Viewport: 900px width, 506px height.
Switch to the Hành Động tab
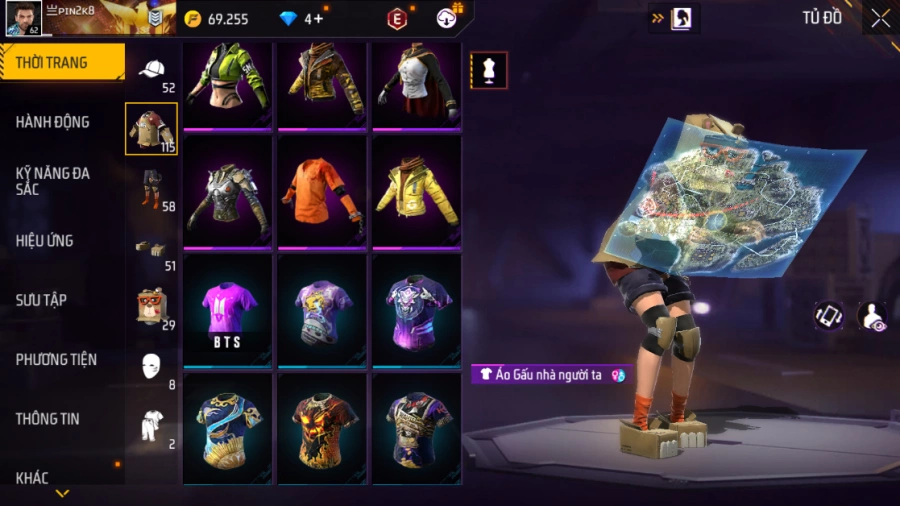(x=54, y=122)
